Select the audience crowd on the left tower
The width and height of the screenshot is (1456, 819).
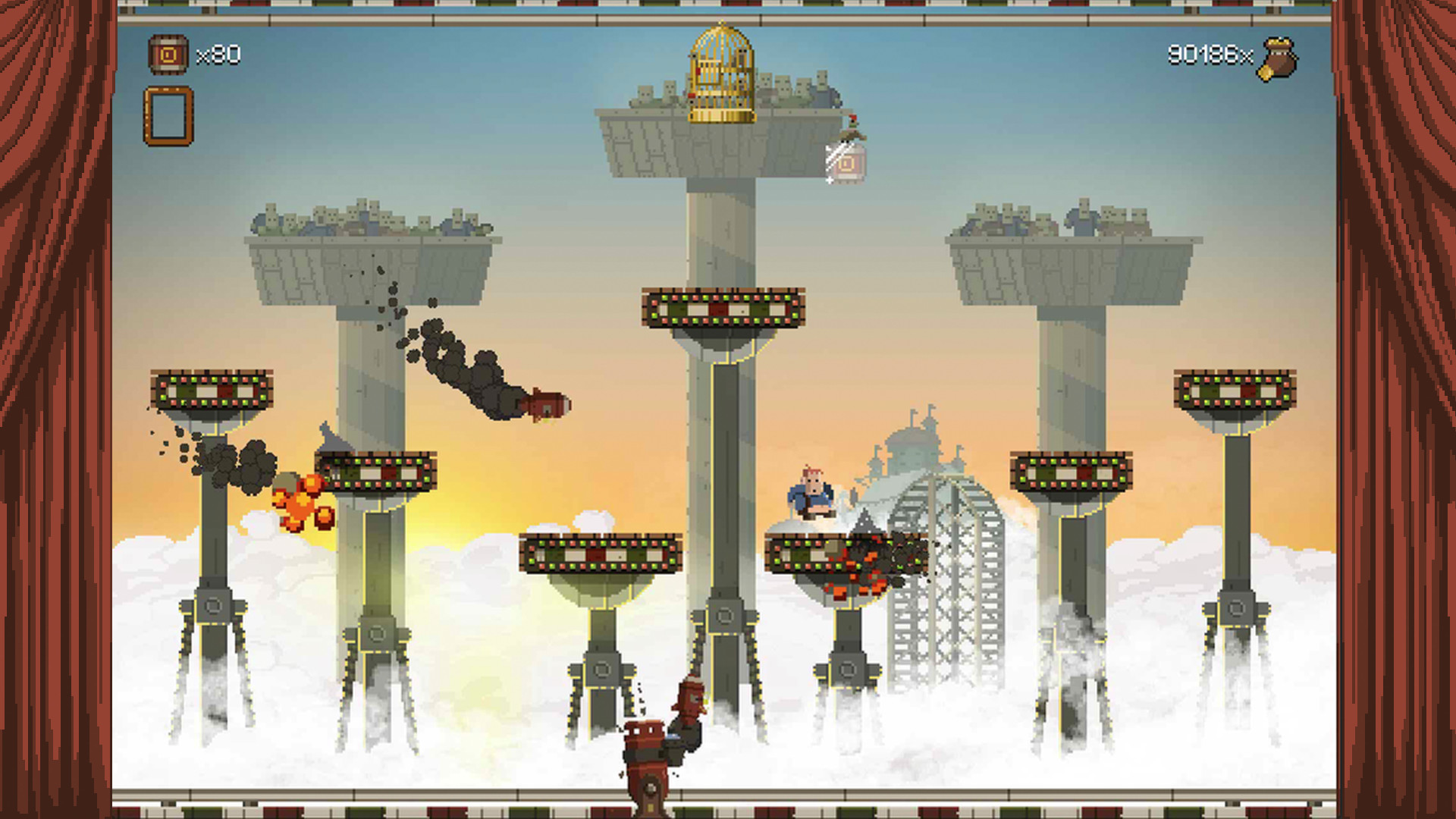pyautogui.click(x=356, y=220)
